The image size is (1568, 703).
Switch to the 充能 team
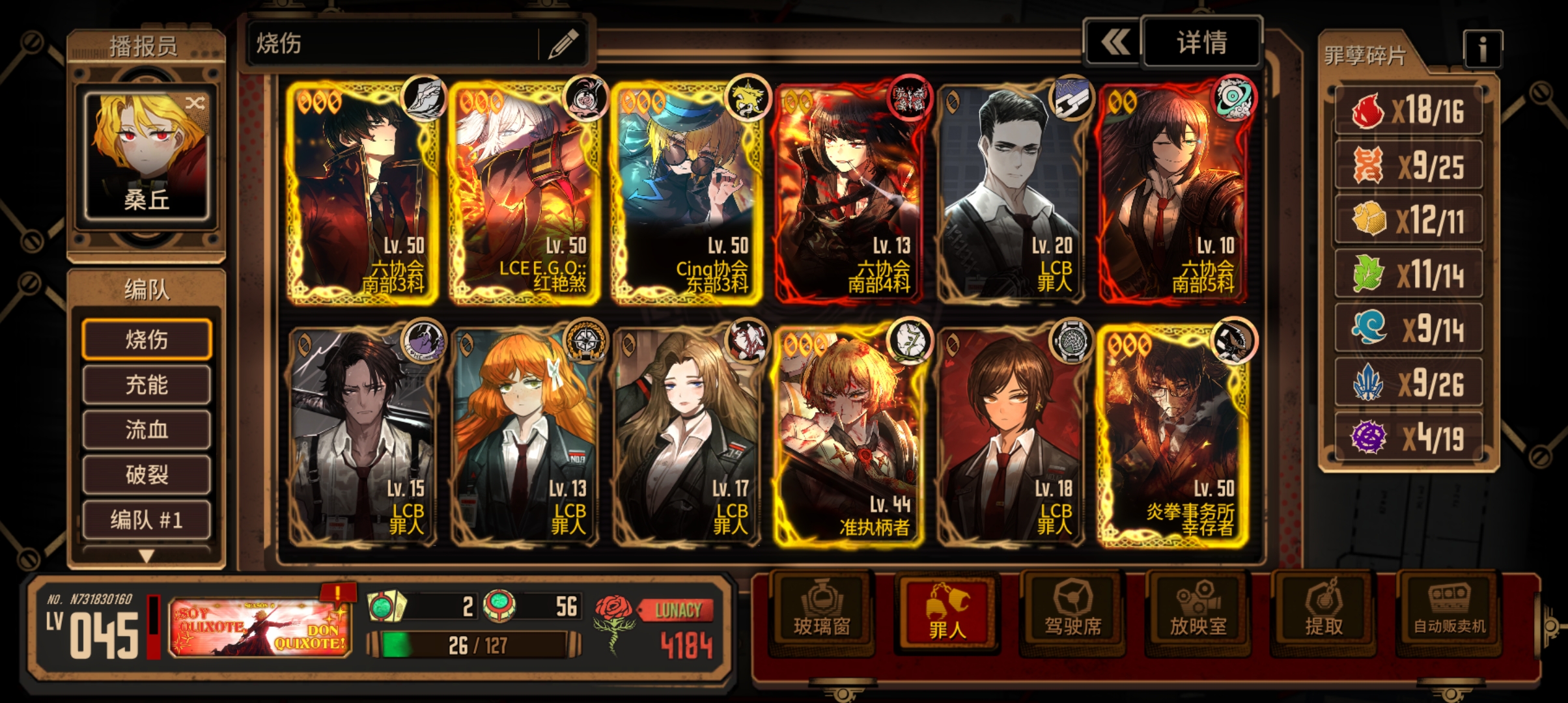tap(147, 385)
